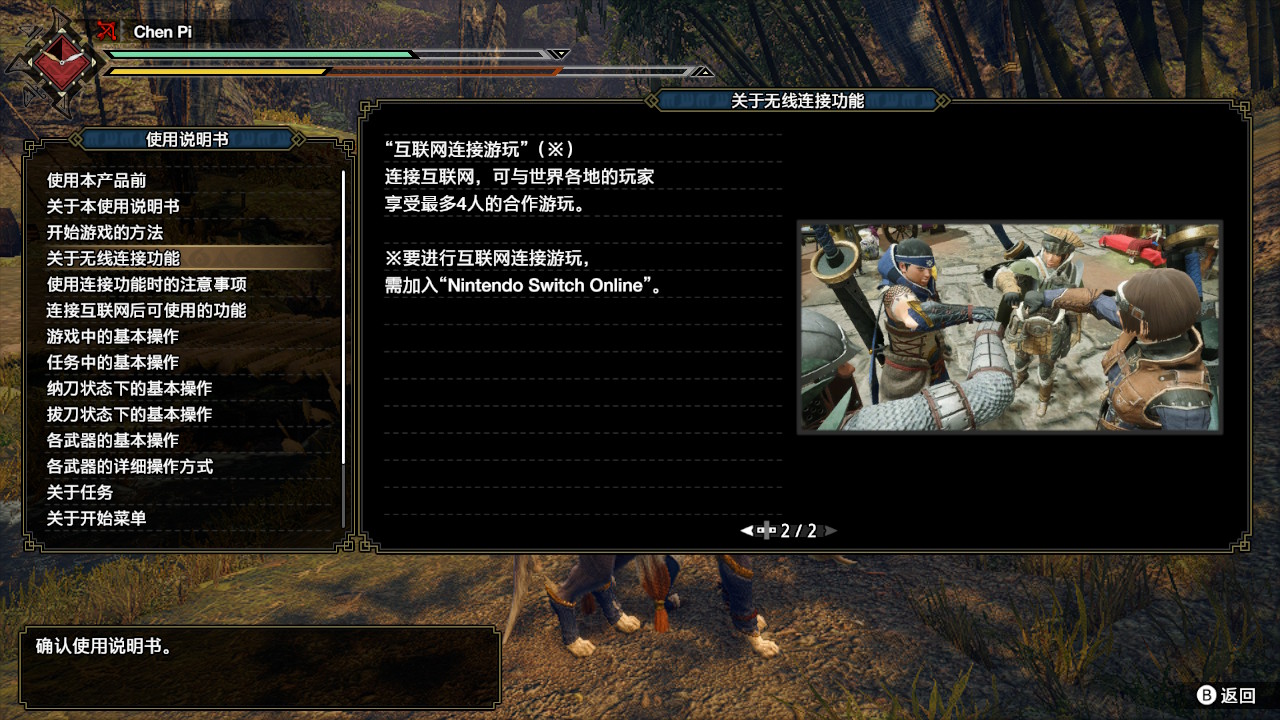Click 返回 to go back
This screenshot has width=1280, height=720.
[1227, 695]
